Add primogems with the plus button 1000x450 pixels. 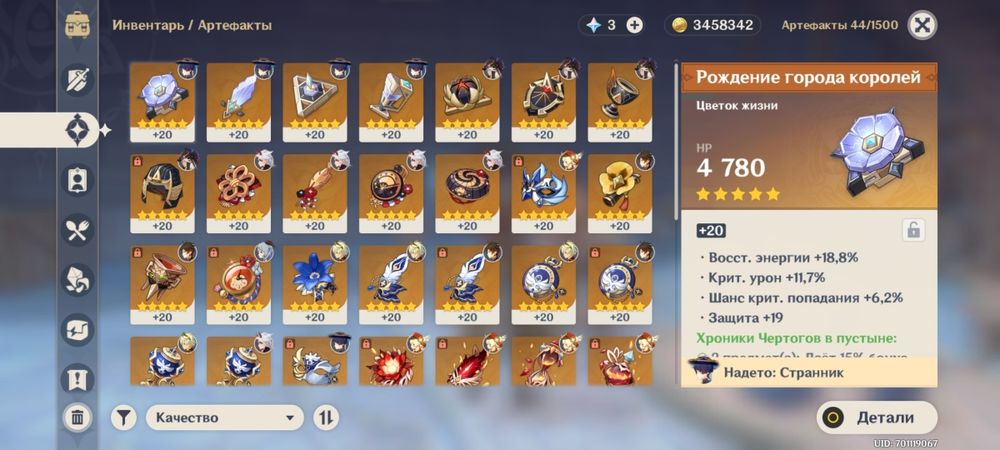click(634, 25)
